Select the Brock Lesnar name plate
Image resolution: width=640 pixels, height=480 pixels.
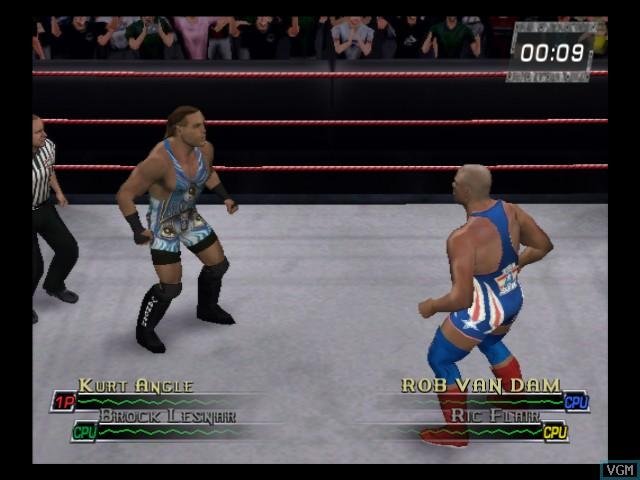tap(167, 415)
